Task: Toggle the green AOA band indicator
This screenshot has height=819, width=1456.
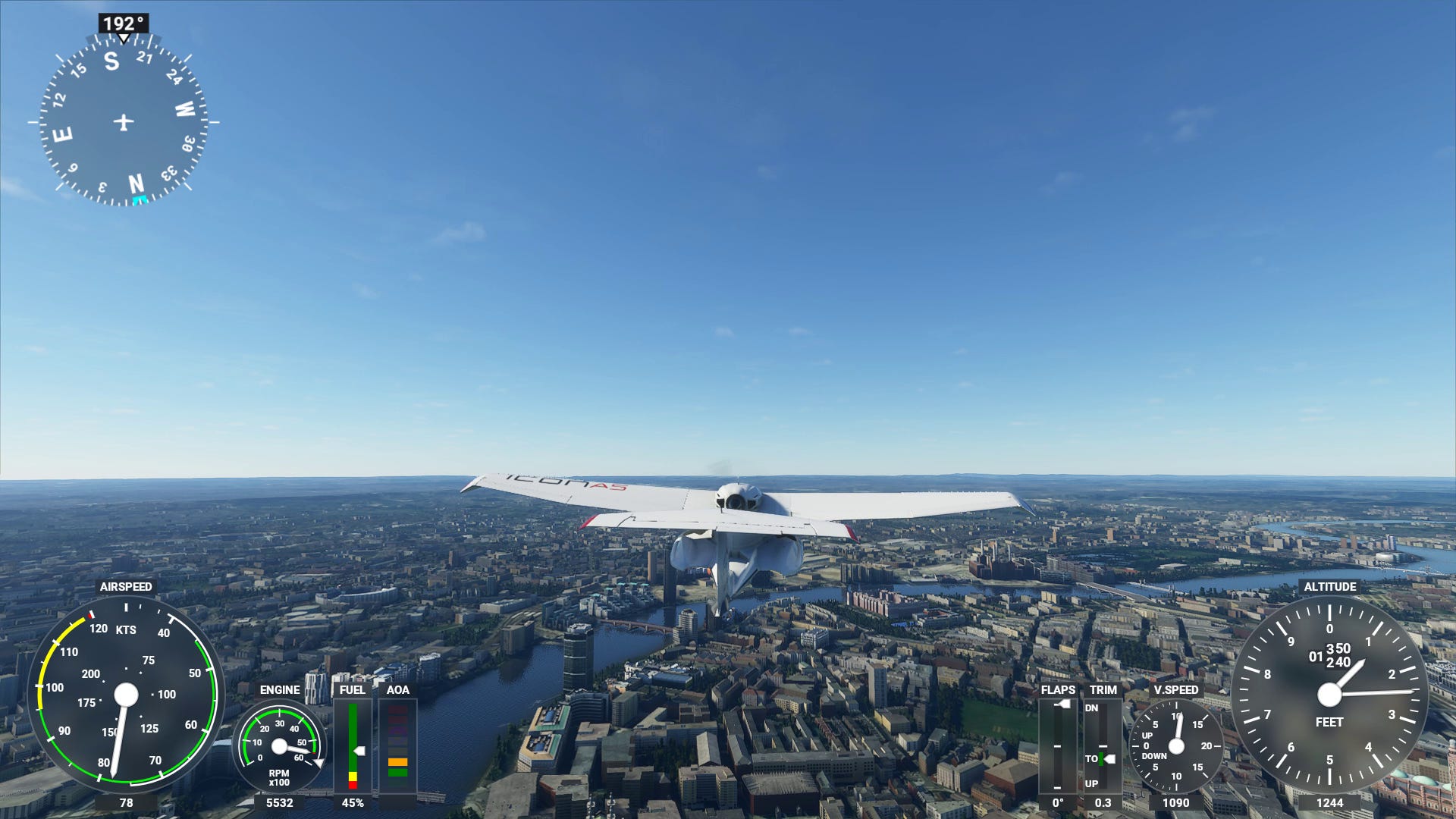Action: 397,772
